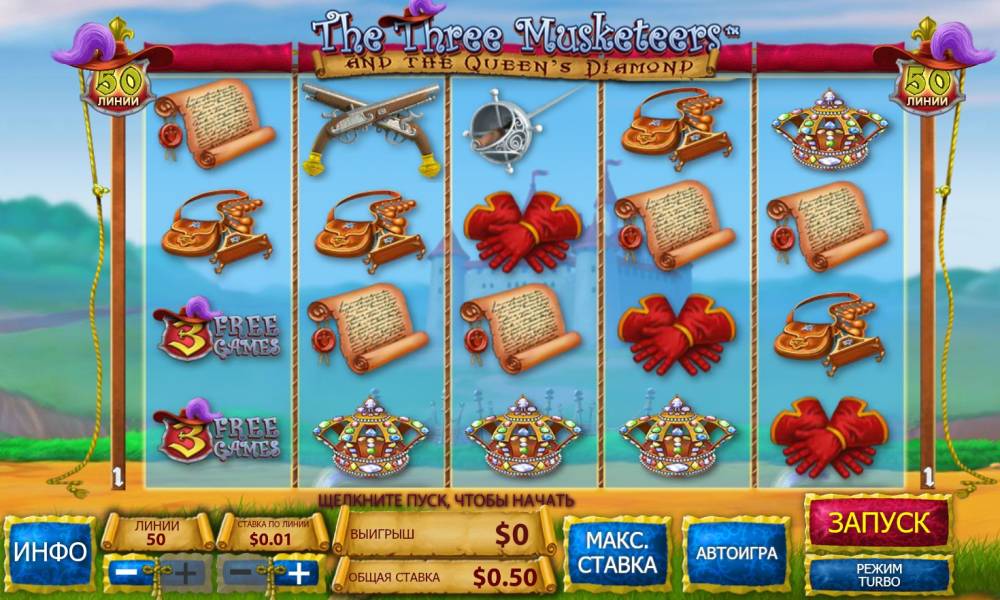Increase the number of ЛИНИИ with plus

[187, 573]
